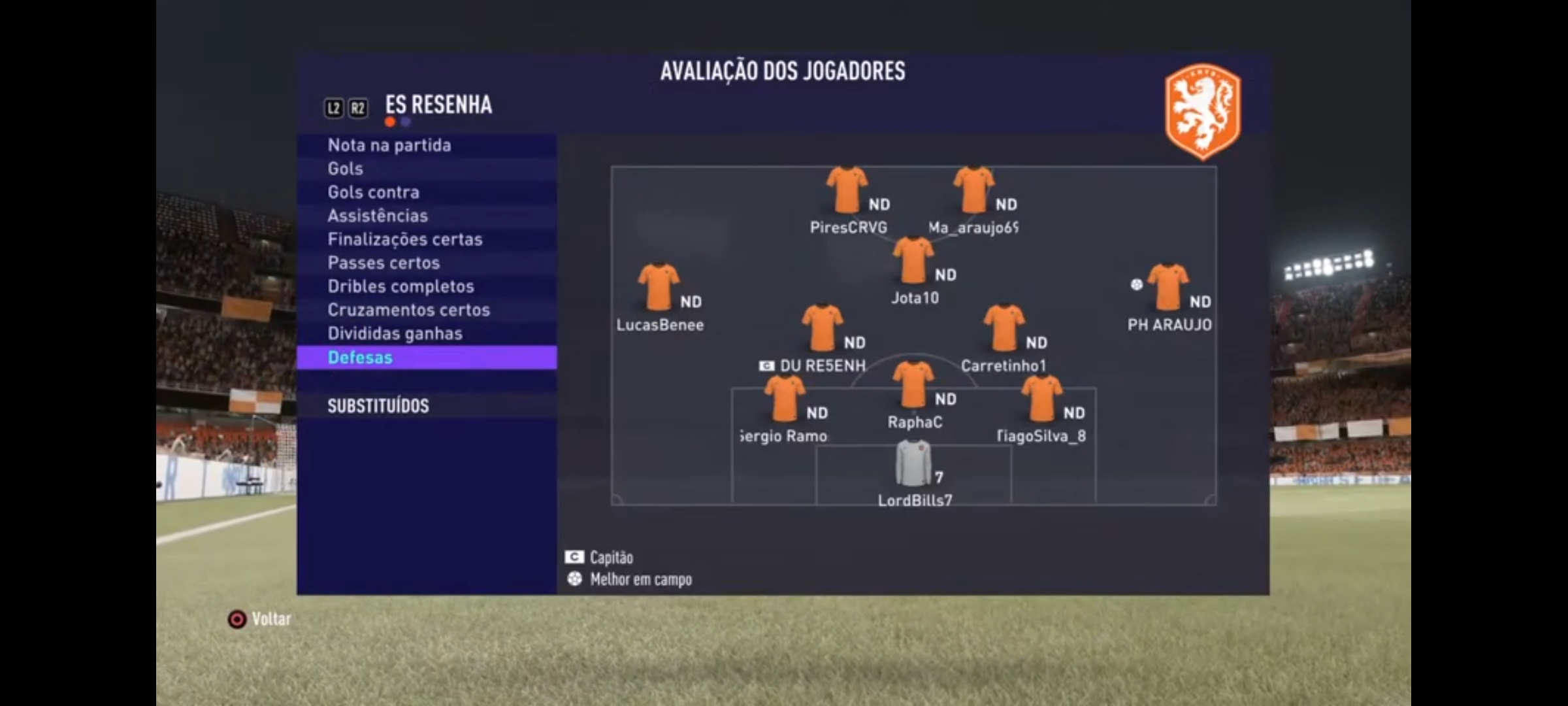Select LucasBenee on the left wing

tap(659, 287)
